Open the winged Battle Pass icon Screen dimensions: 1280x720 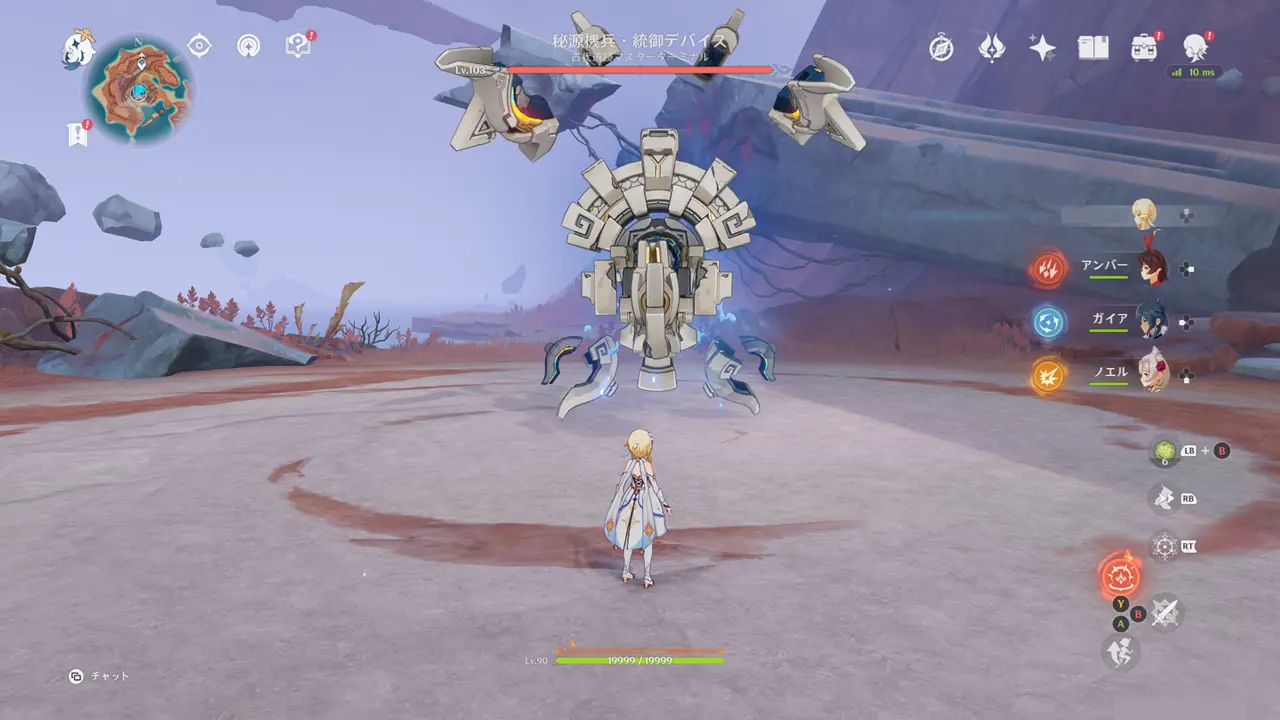991,48
